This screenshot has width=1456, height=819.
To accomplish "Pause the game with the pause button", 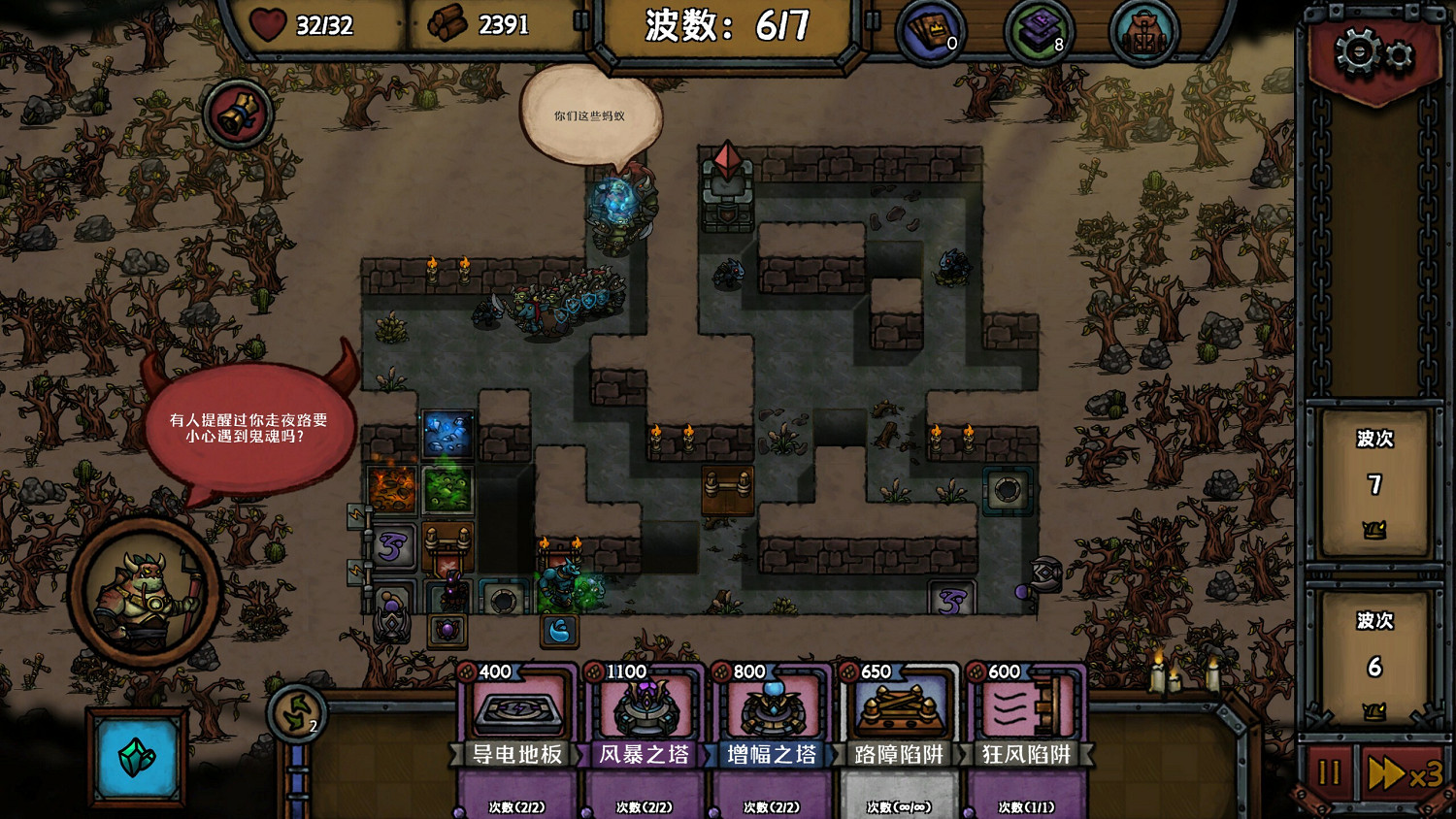I will point(1332,775).
